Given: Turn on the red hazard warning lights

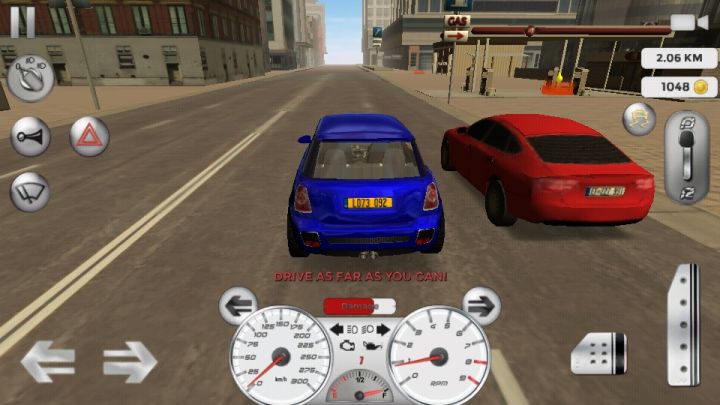Looking at the screenshot, I should 89,136.
